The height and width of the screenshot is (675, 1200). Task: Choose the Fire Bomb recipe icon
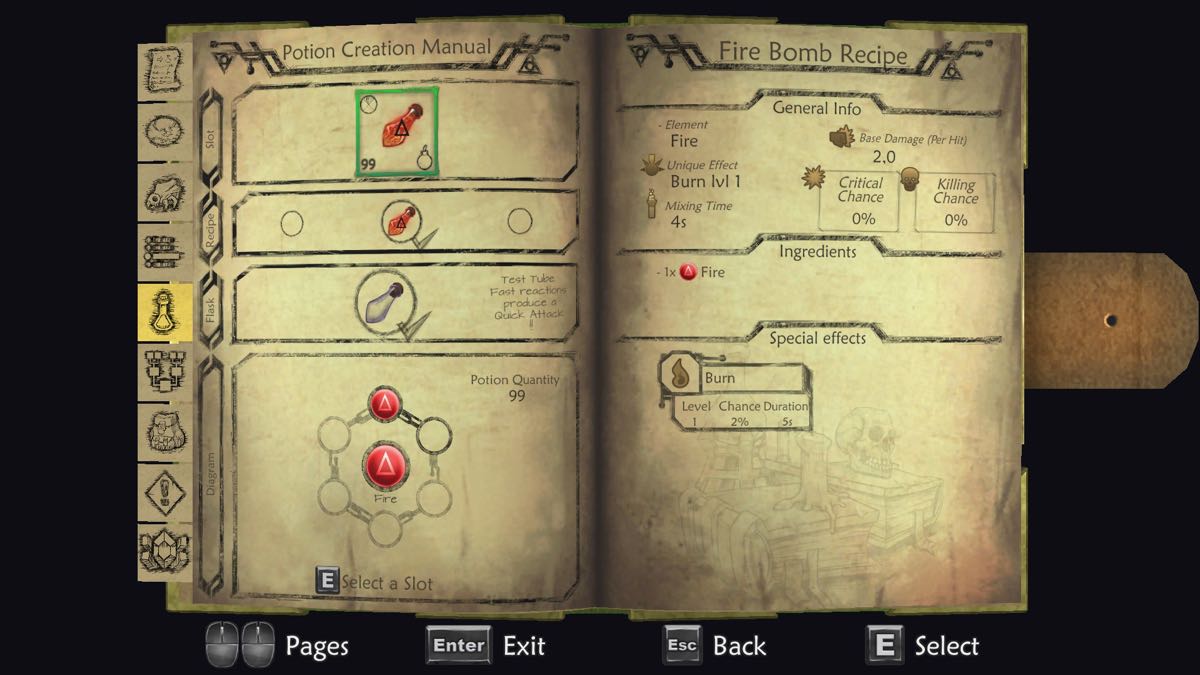click(x=398, y=222)
